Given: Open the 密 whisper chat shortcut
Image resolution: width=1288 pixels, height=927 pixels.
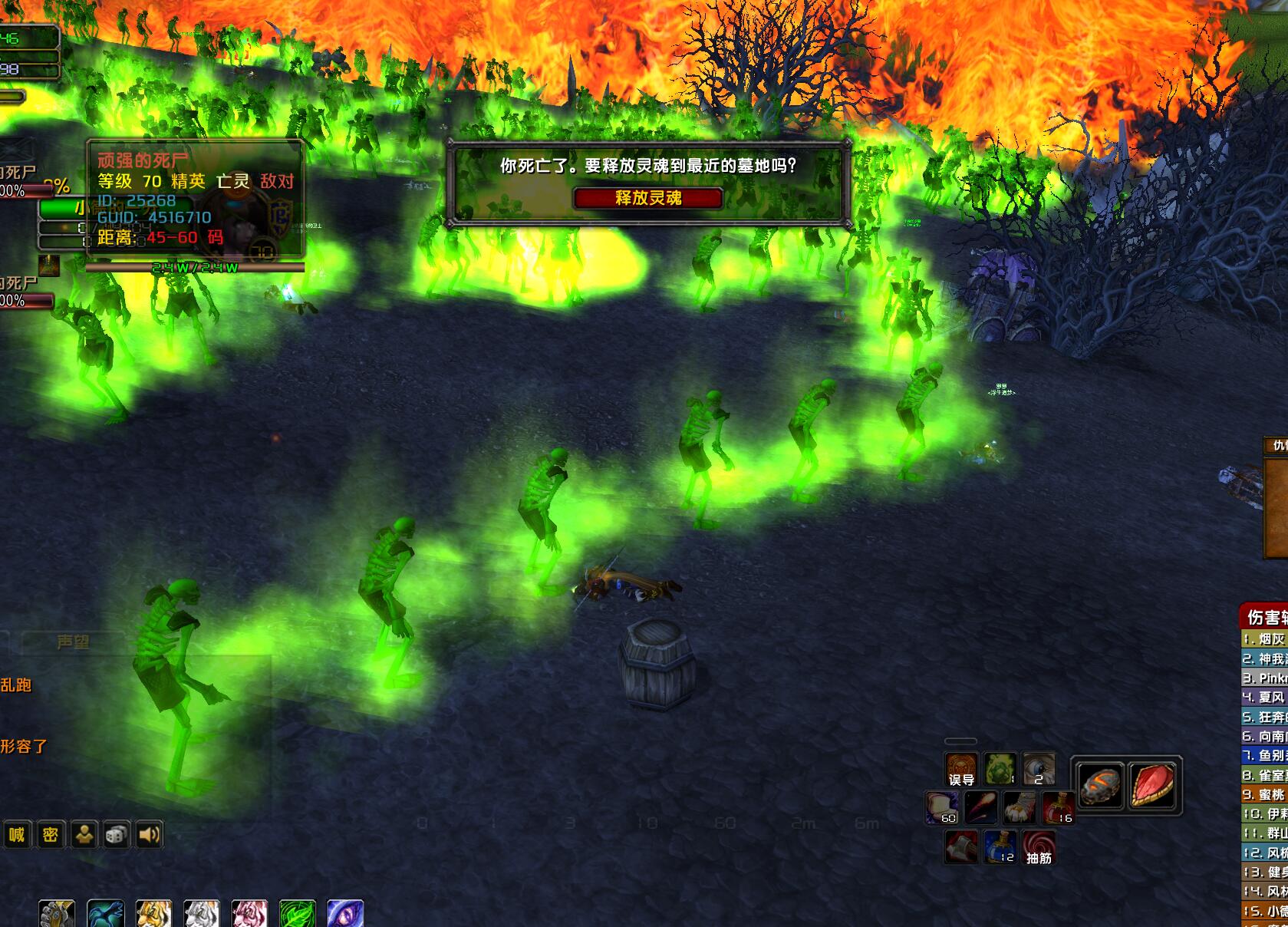Looking at the screenshot, I should (x=51, y=834).
